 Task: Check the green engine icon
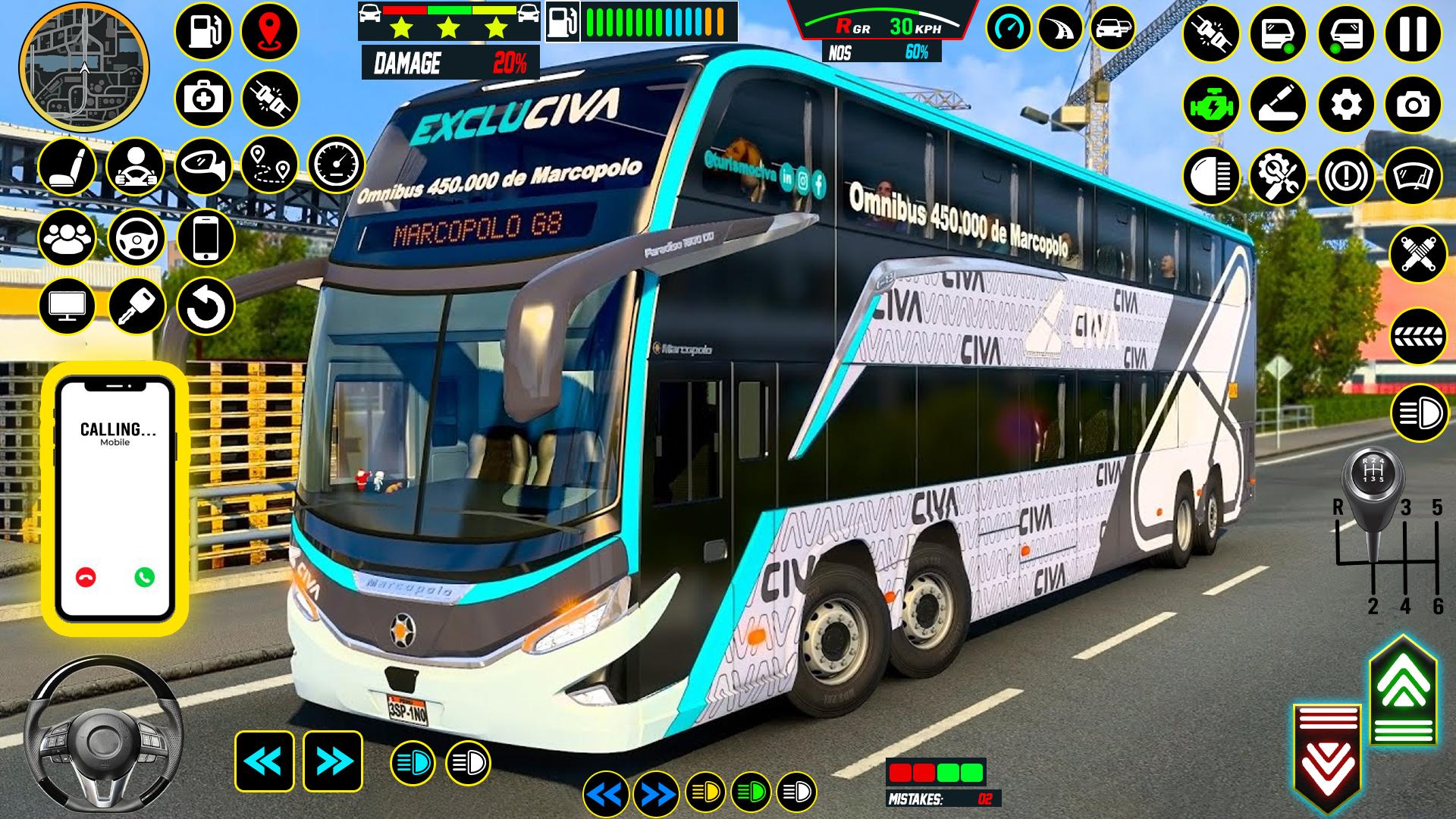coord(1211,105)
